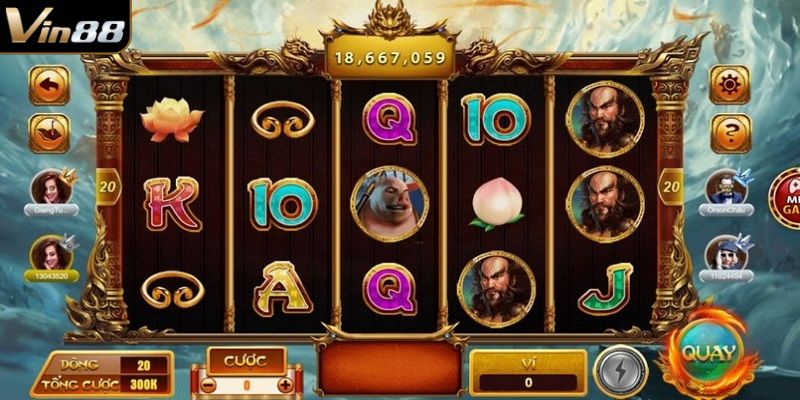Show help via the question mark button
Viewport: 800px width, 400px height.
click(x=731, y=131)
